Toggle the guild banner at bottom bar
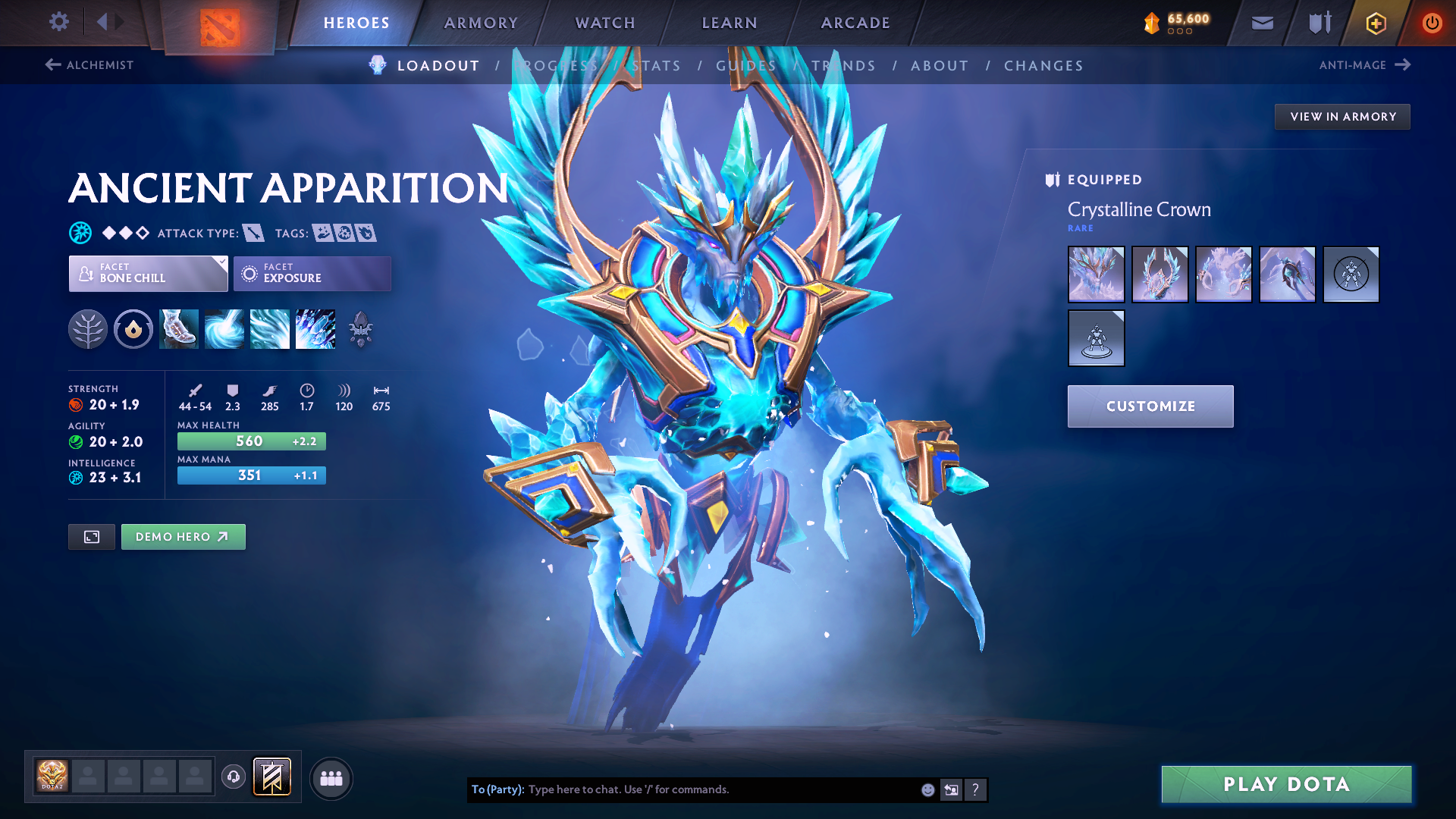This screenshot has width=1456, height=819. coord(271,777)
